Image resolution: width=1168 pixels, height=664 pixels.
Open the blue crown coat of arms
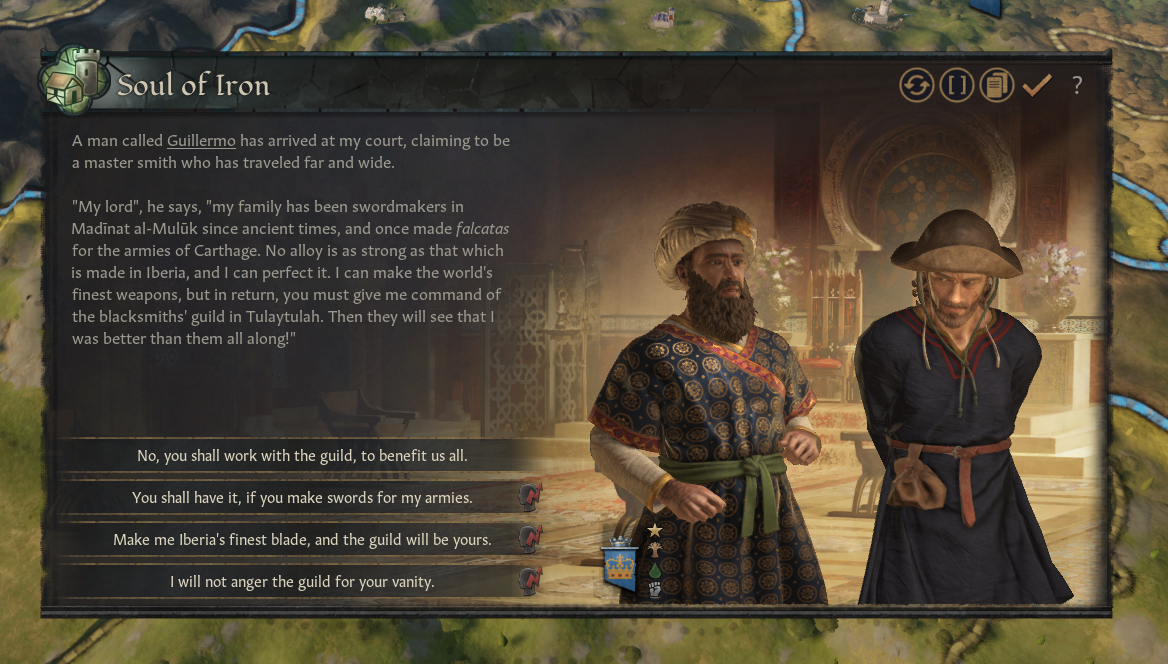click(620, 568)
